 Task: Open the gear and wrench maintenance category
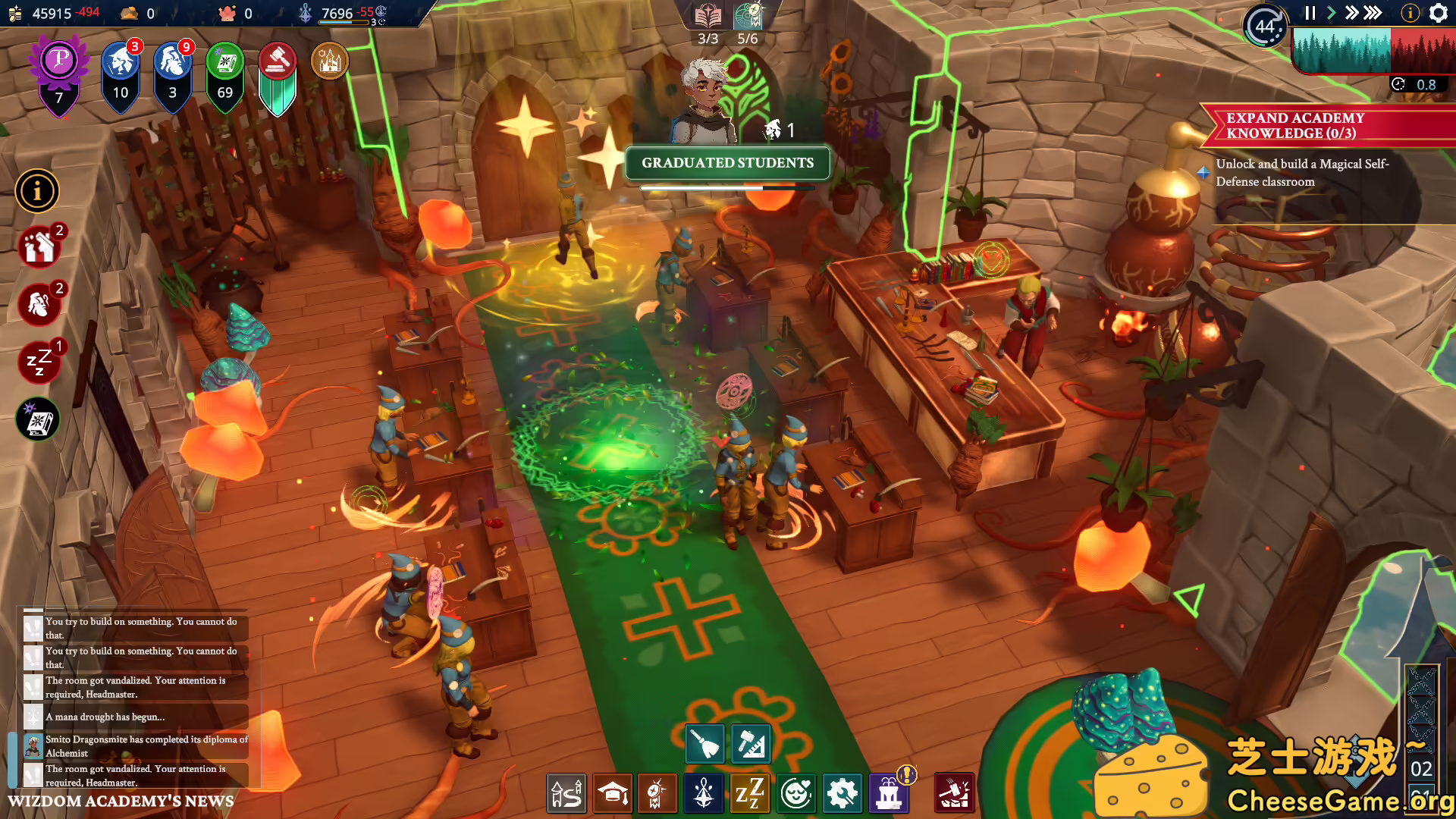pos(842,793)
